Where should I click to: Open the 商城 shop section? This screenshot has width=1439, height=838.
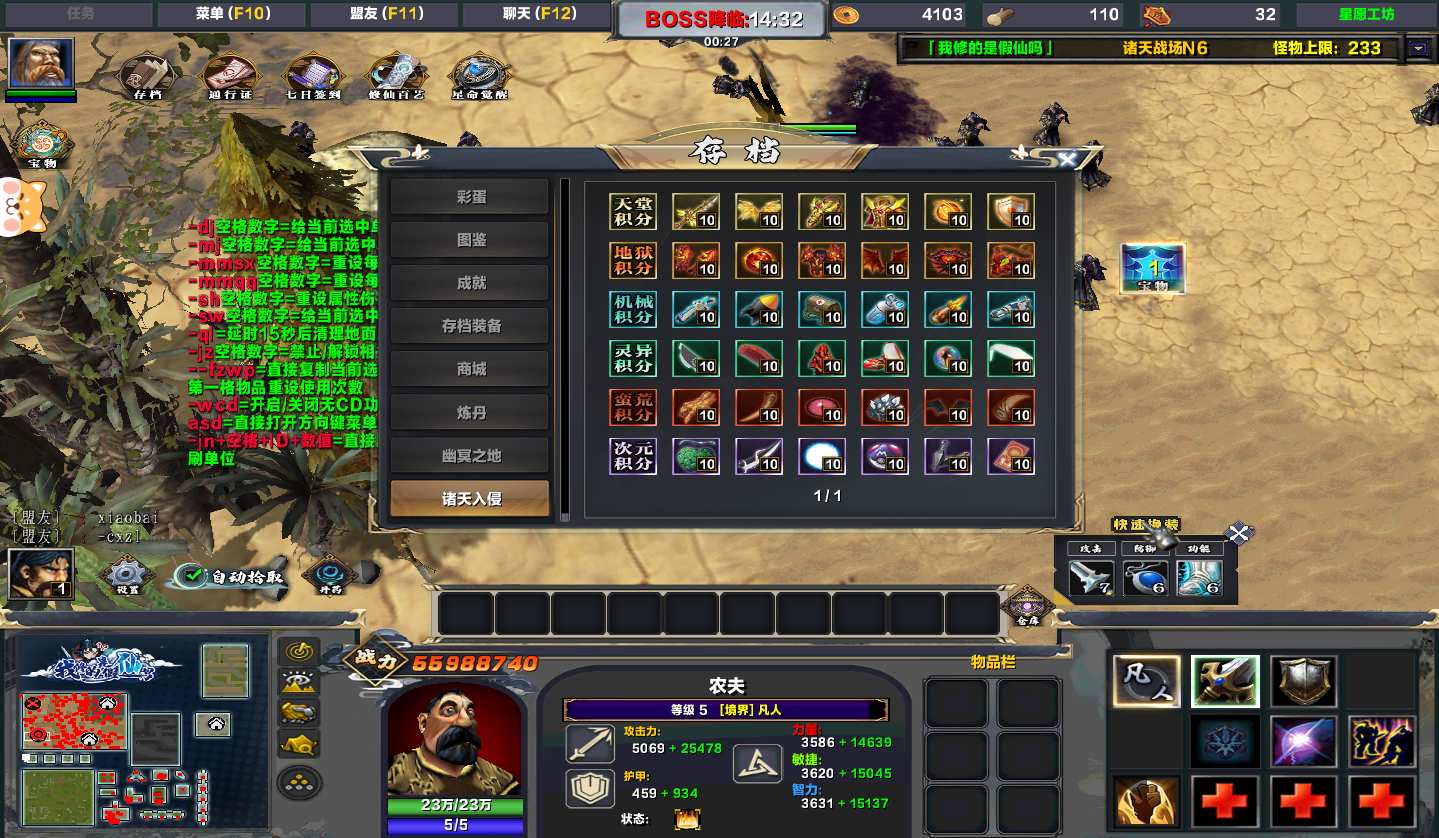pos(470,369)
